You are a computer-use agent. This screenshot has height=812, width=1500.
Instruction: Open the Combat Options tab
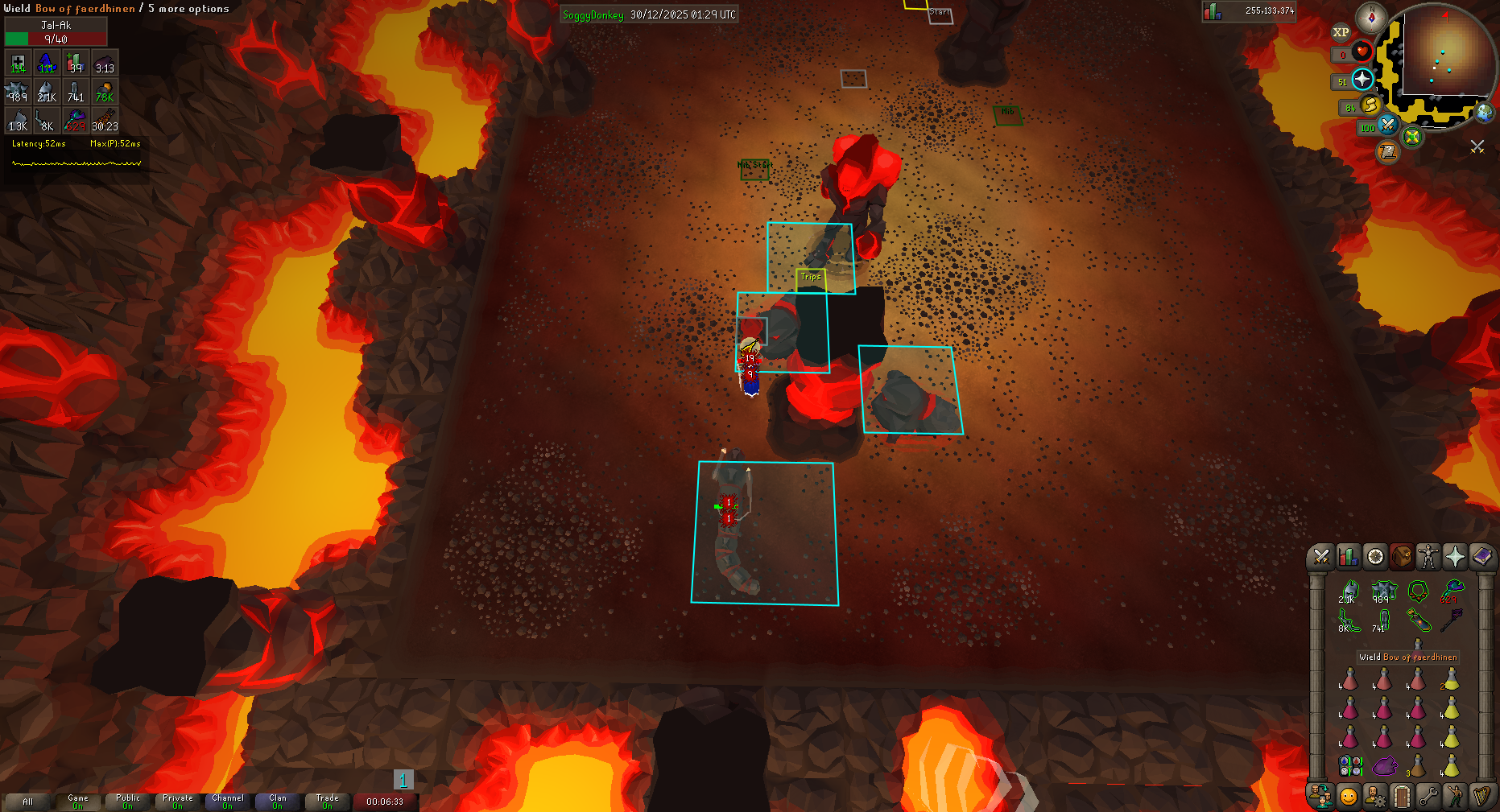coord(1320,556)
